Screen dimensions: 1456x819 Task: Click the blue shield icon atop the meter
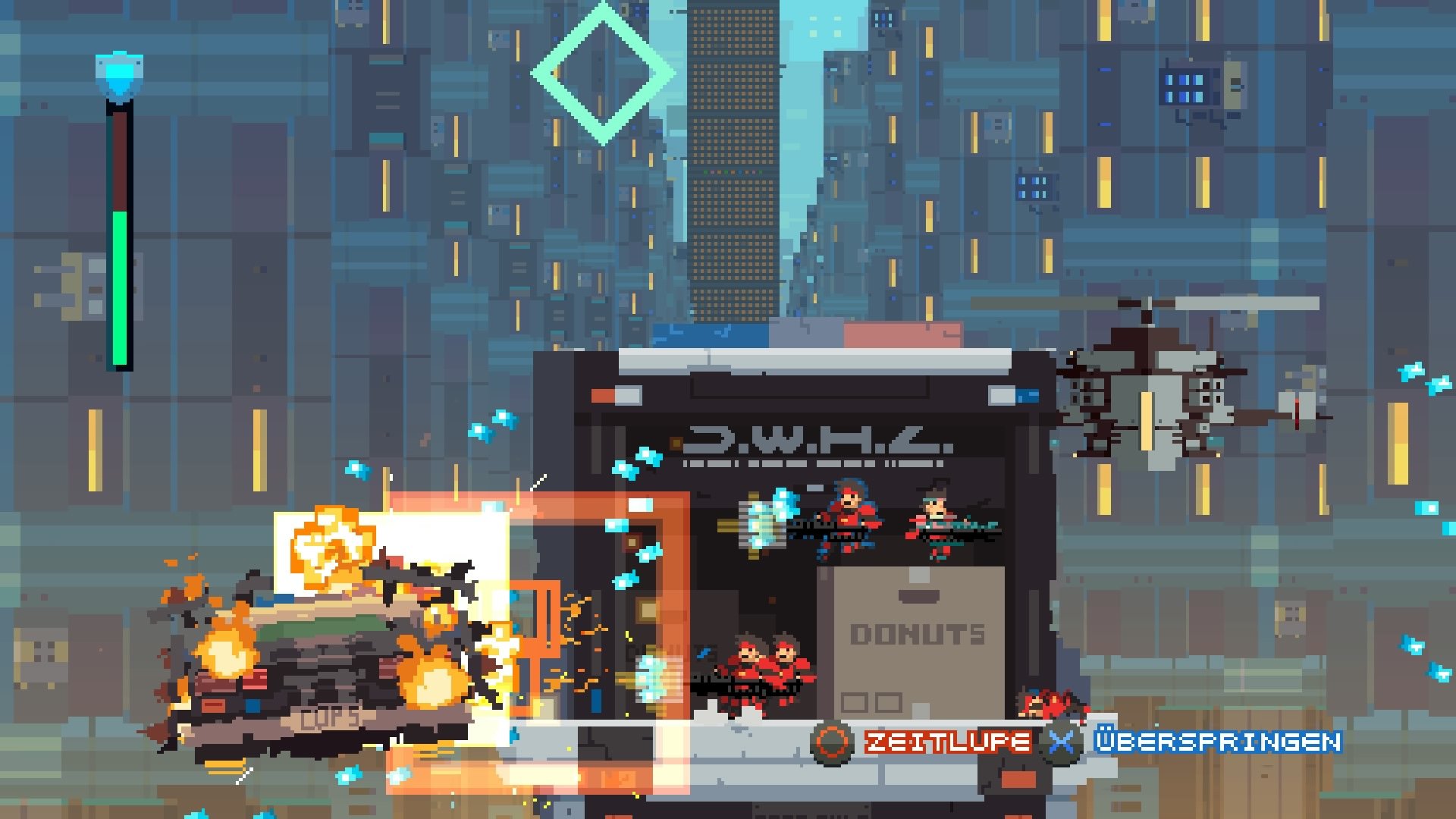point(118,72)
